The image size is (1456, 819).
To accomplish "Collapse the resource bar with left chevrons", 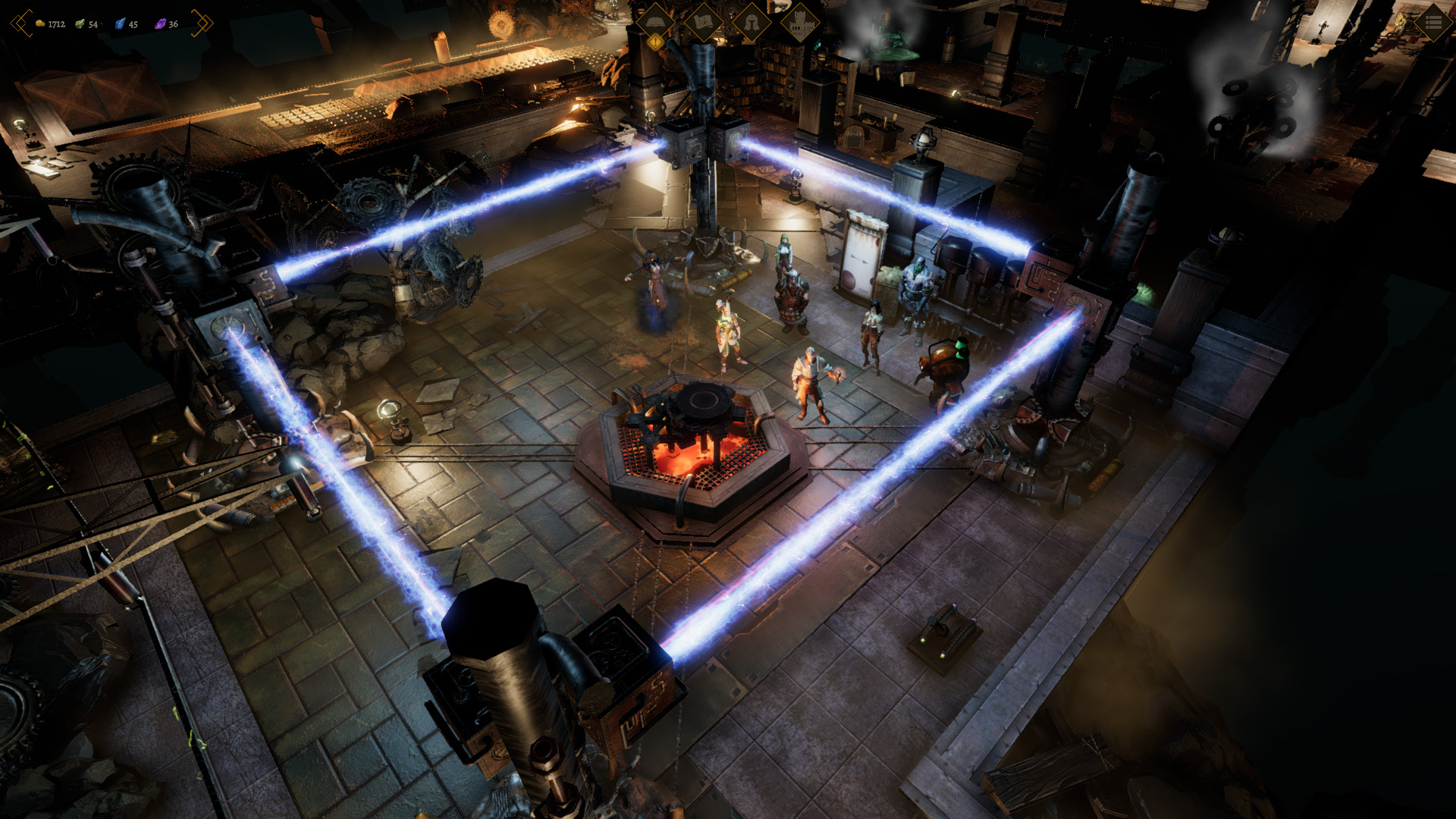I will pyautogui.click(x=20, y=23).
